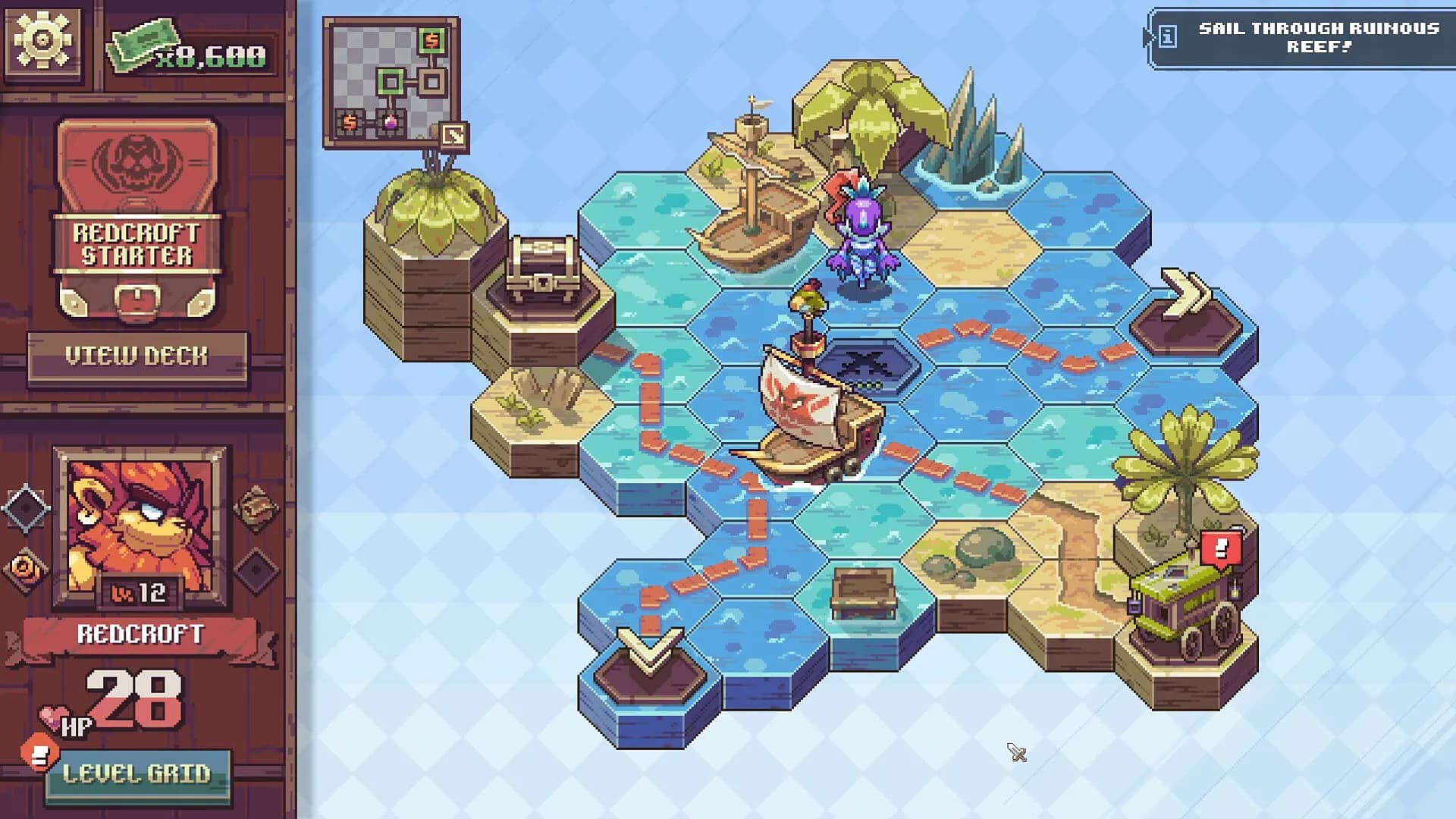The width and height of the screenshot is (1456, 819).
Task: Select the player's pirate ship on the water
Action: 806,425
